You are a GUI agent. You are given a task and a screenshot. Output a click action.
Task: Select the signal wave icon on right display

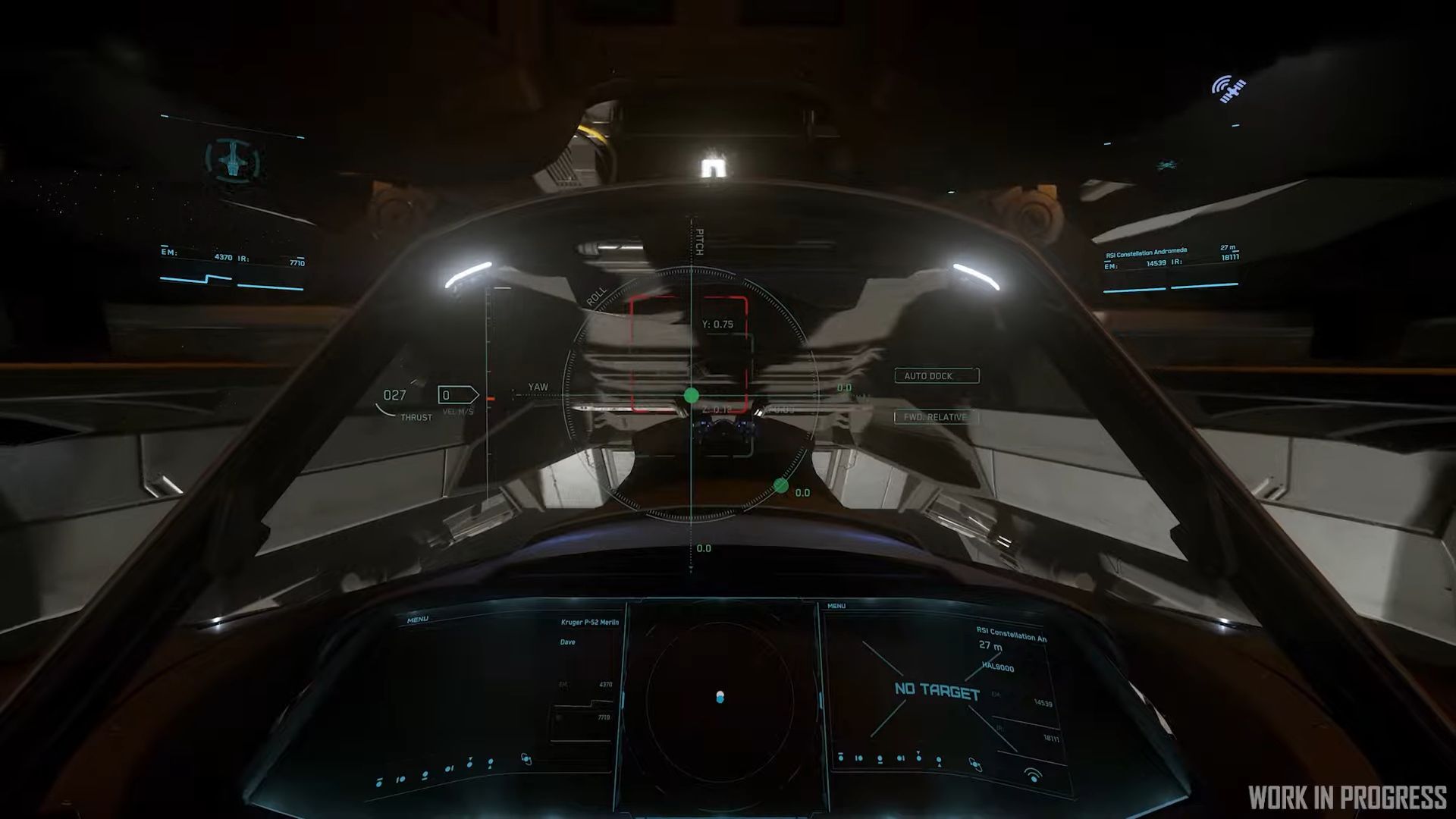1033,774
